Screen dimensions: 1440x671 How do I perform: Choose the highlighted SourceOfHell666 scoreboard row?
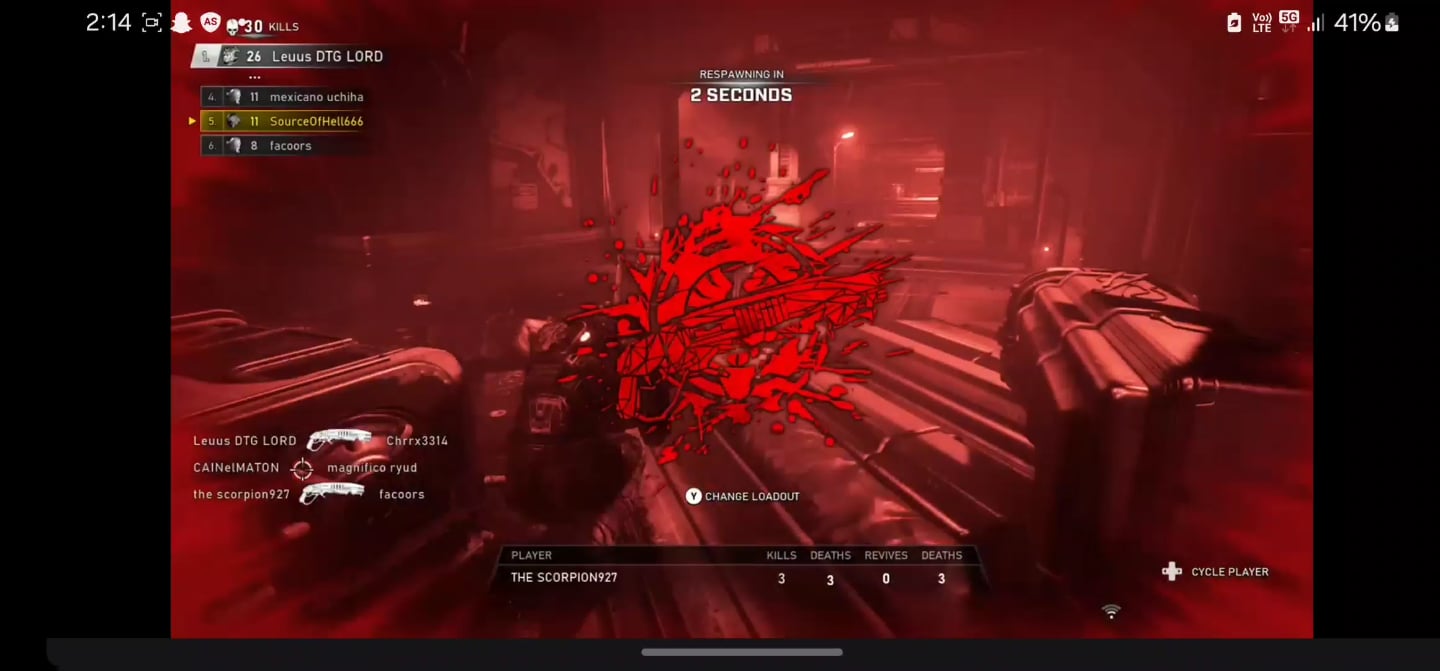point(286,121)
